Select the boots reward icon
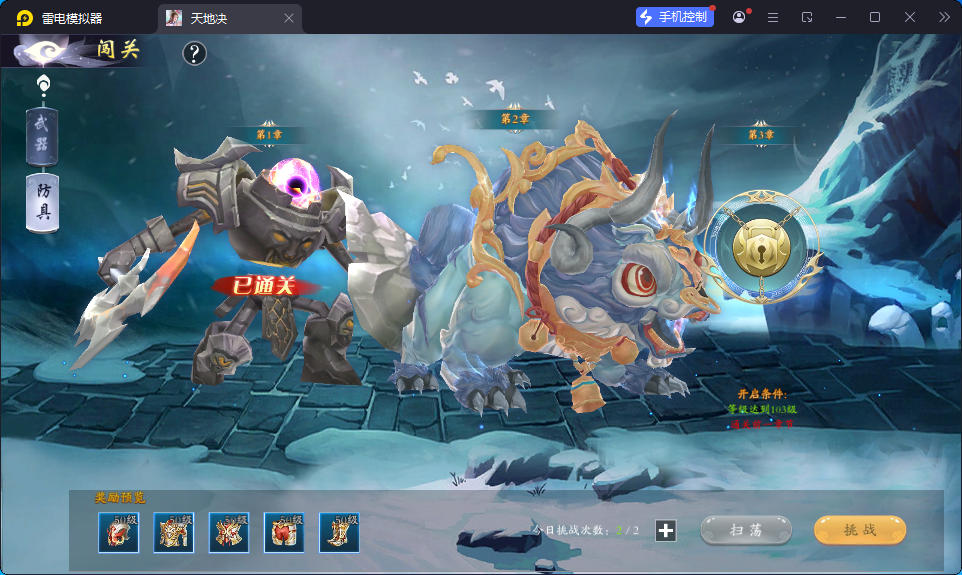 pyautogui.click(x=339, y=532)
